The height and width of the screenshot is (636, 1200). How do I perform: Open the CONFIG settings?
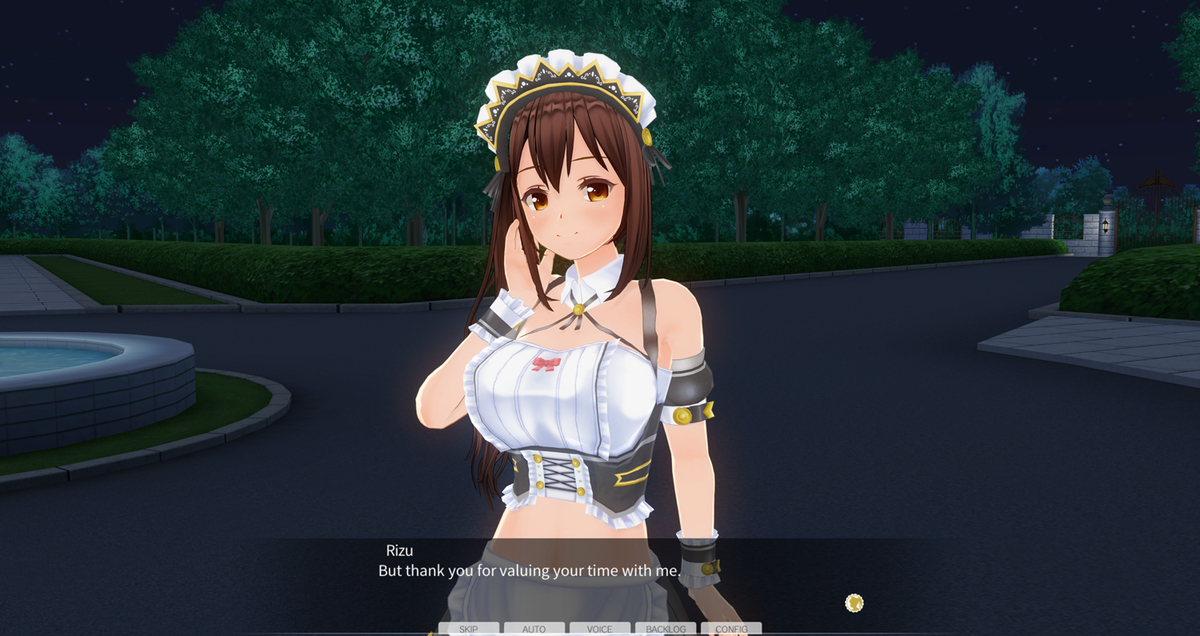point(731,629)
